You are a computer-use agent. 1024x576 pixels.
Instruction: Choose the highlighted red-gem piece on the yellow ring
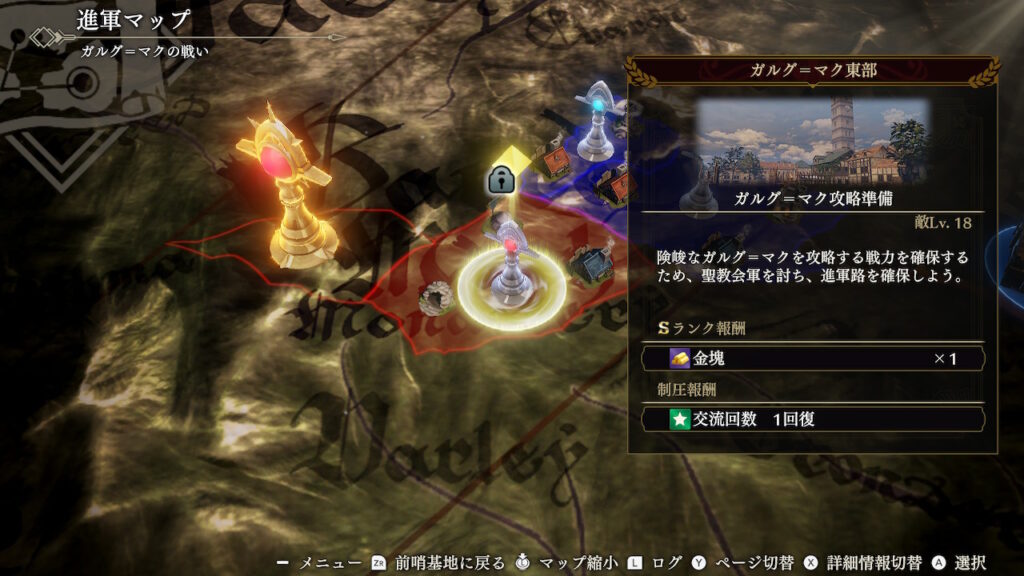point(511,268)
